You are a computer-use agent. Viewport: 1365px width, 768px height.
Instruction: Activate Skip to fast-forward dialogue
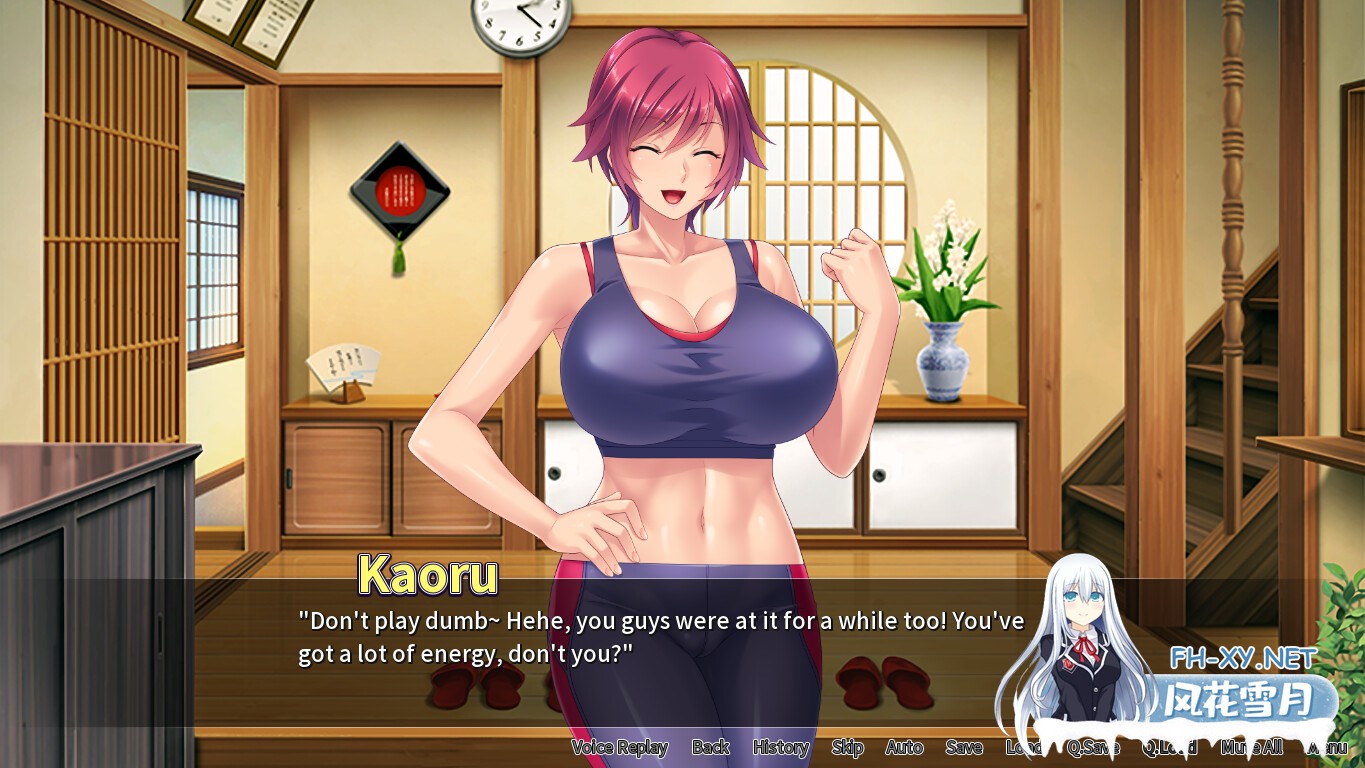(x=847, y=747)
